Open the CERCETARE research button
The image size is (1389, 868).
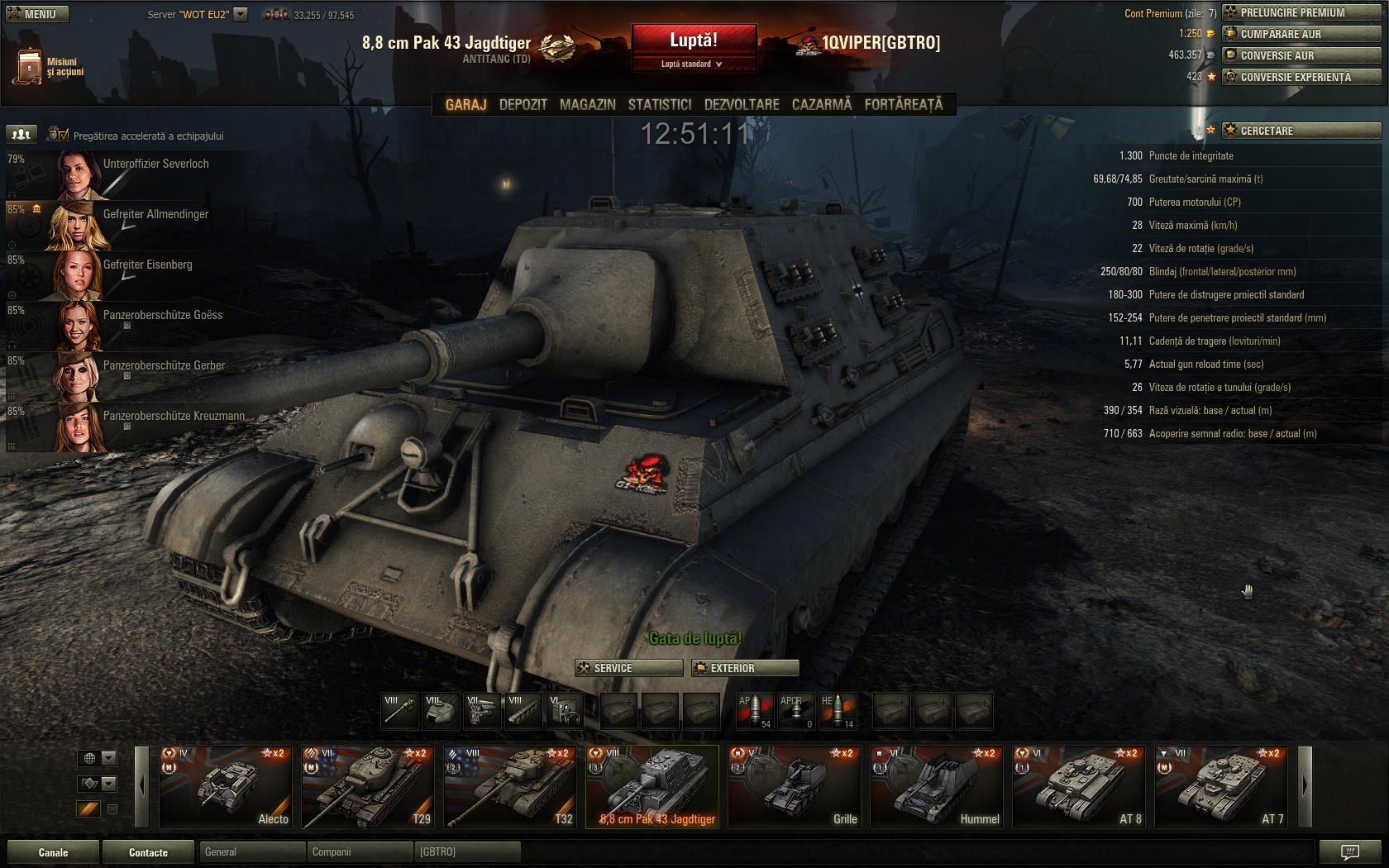tap(1301, 131)
